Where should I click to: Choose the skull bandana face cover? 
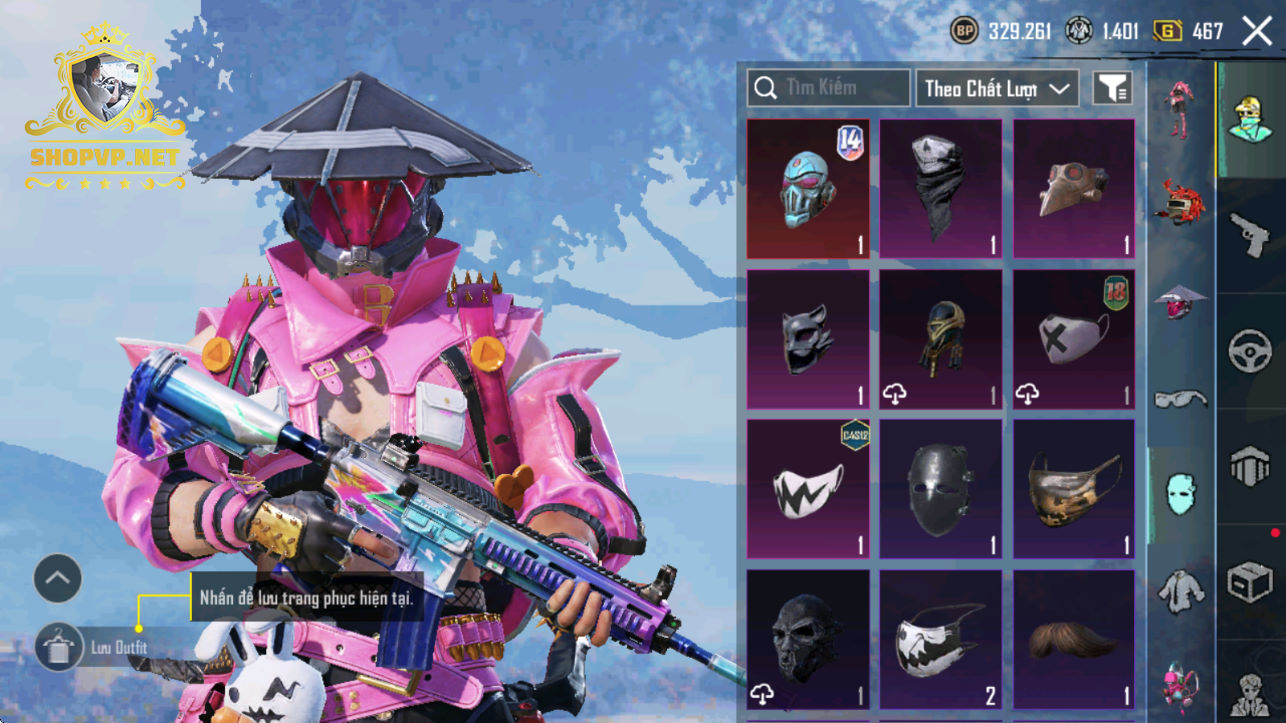pos(940,189)
